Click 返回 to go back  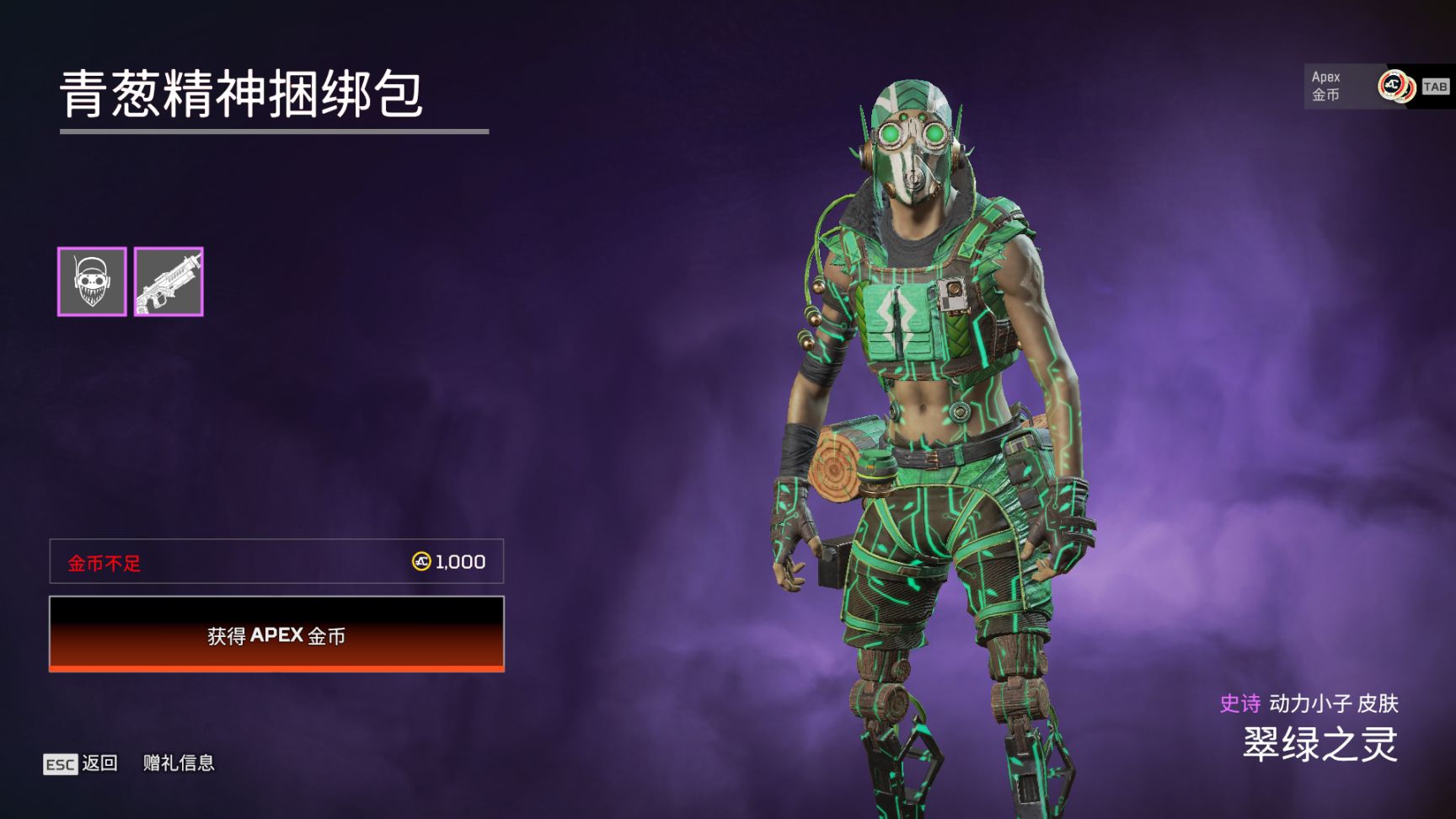point(99,763)
